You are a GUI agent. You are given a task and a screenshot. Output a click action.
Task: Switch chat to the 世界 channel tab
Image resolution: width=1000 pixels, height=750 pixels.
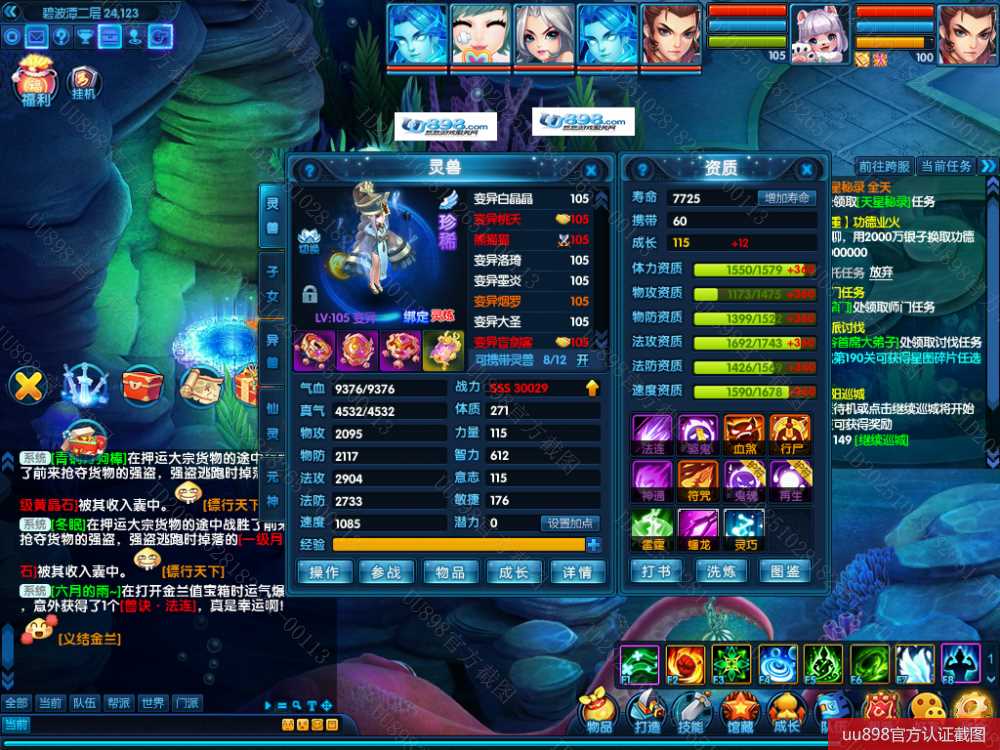tap(152, 703)
